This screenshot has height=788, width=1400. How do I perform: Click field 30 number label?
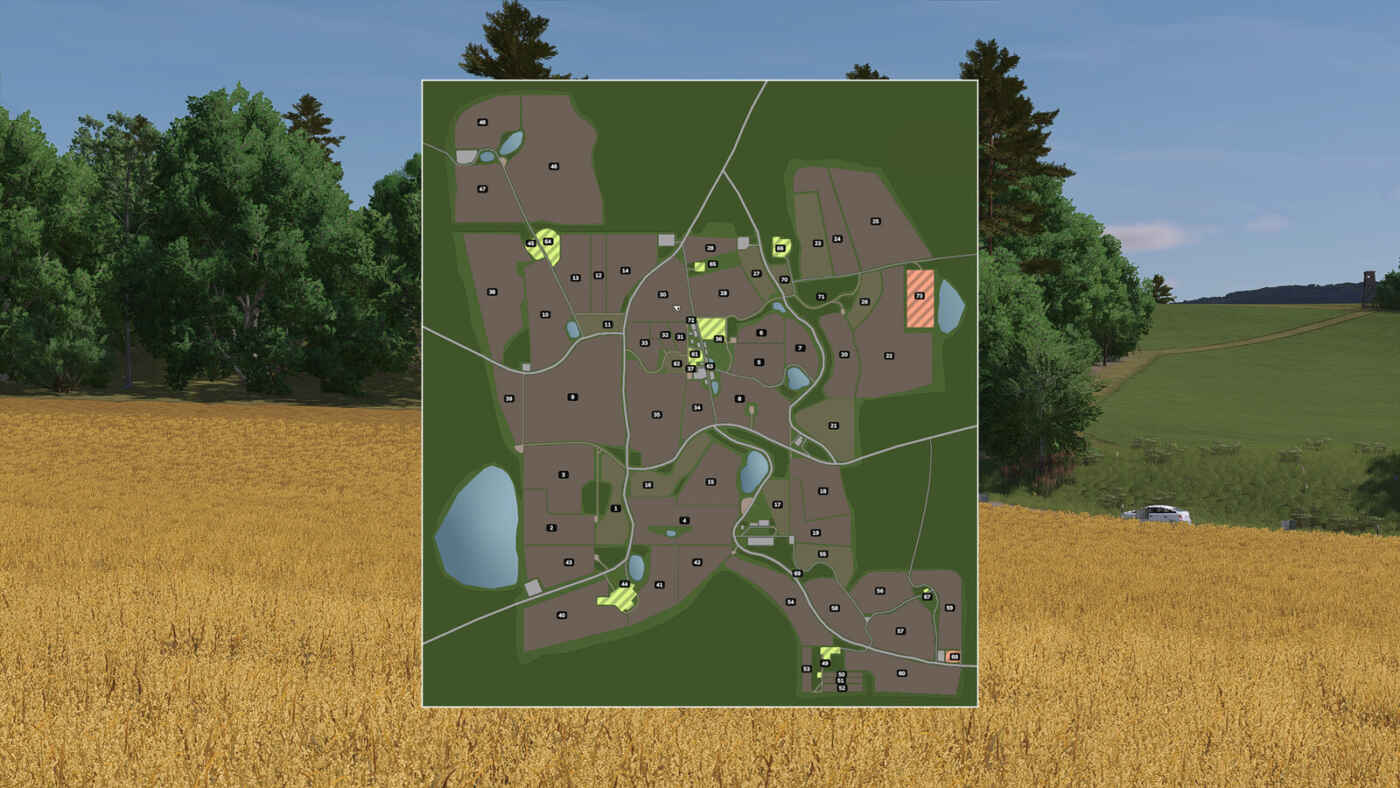click(x=662, y=295)
